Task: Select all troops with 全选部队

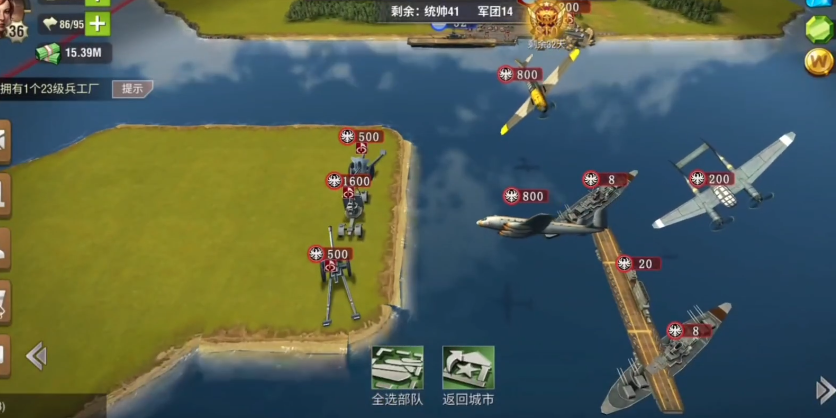Action: (397, 372)
